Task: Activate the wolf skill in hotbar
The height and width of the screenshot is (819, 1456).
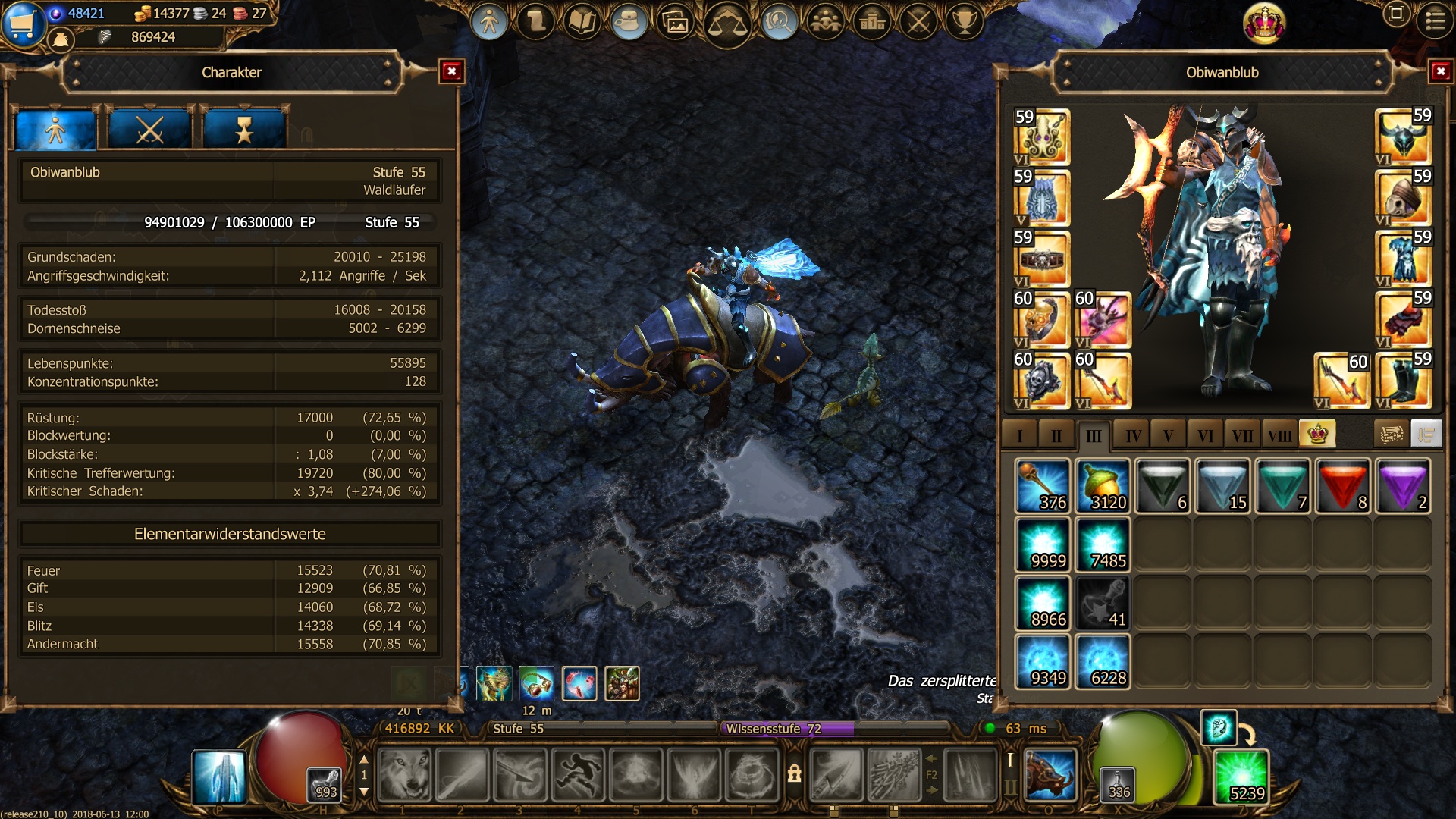Action: [x=404, y=775]
